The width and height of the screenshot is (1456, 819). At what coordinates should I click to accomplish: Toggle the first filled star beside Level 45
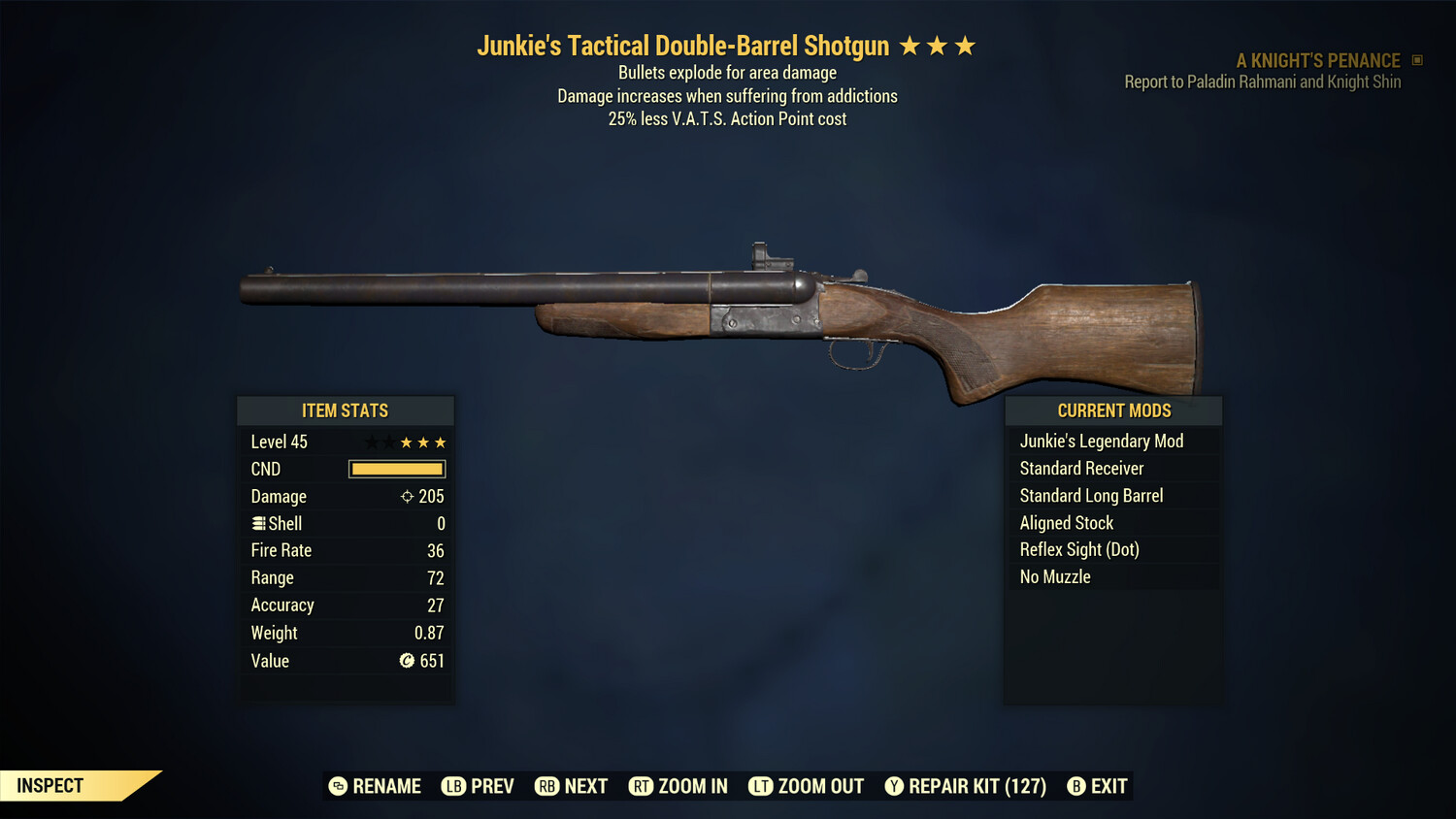[x=407, y=442]
